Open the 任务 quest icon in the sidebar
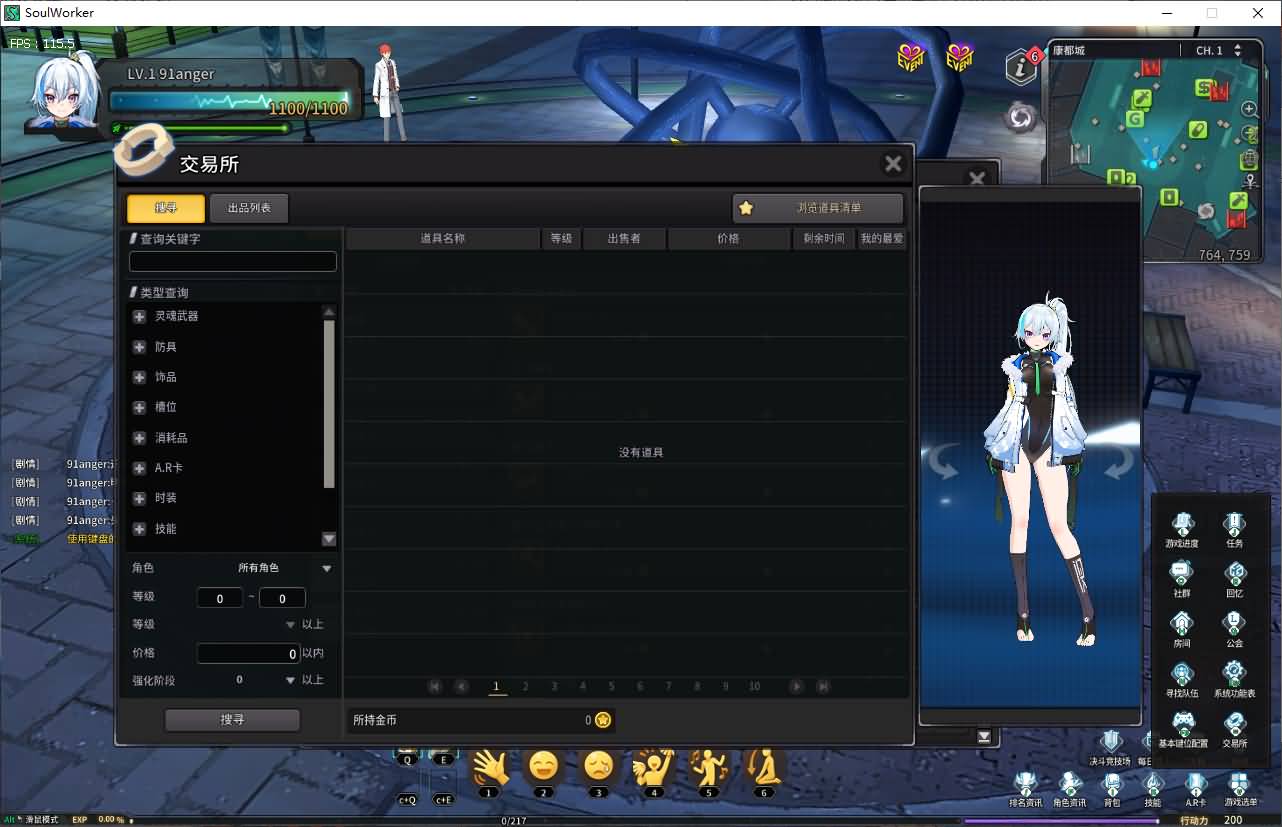1282x827 pixels. (1233, 525)
